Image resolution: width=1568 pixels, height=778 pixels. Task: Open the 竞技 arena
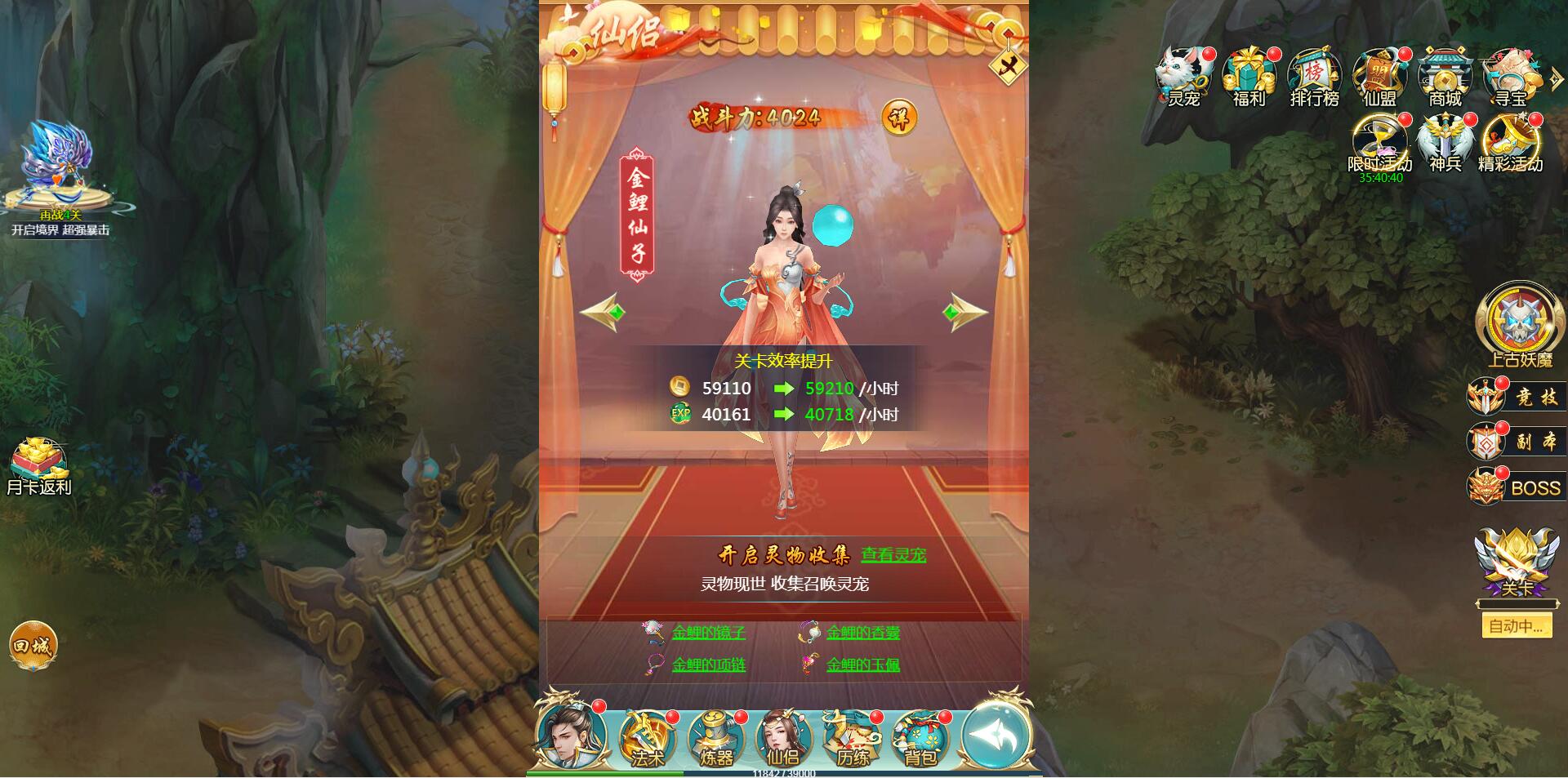[x=1515, y=395]
